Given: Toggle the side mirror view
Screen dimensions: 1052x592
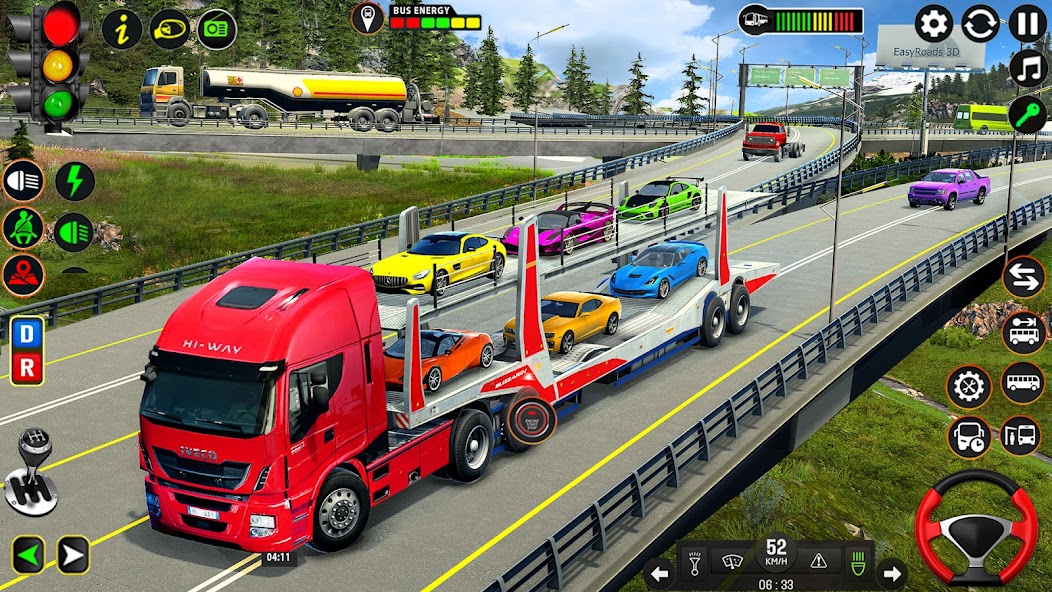Looking at the screenshot, I should 170,30.
